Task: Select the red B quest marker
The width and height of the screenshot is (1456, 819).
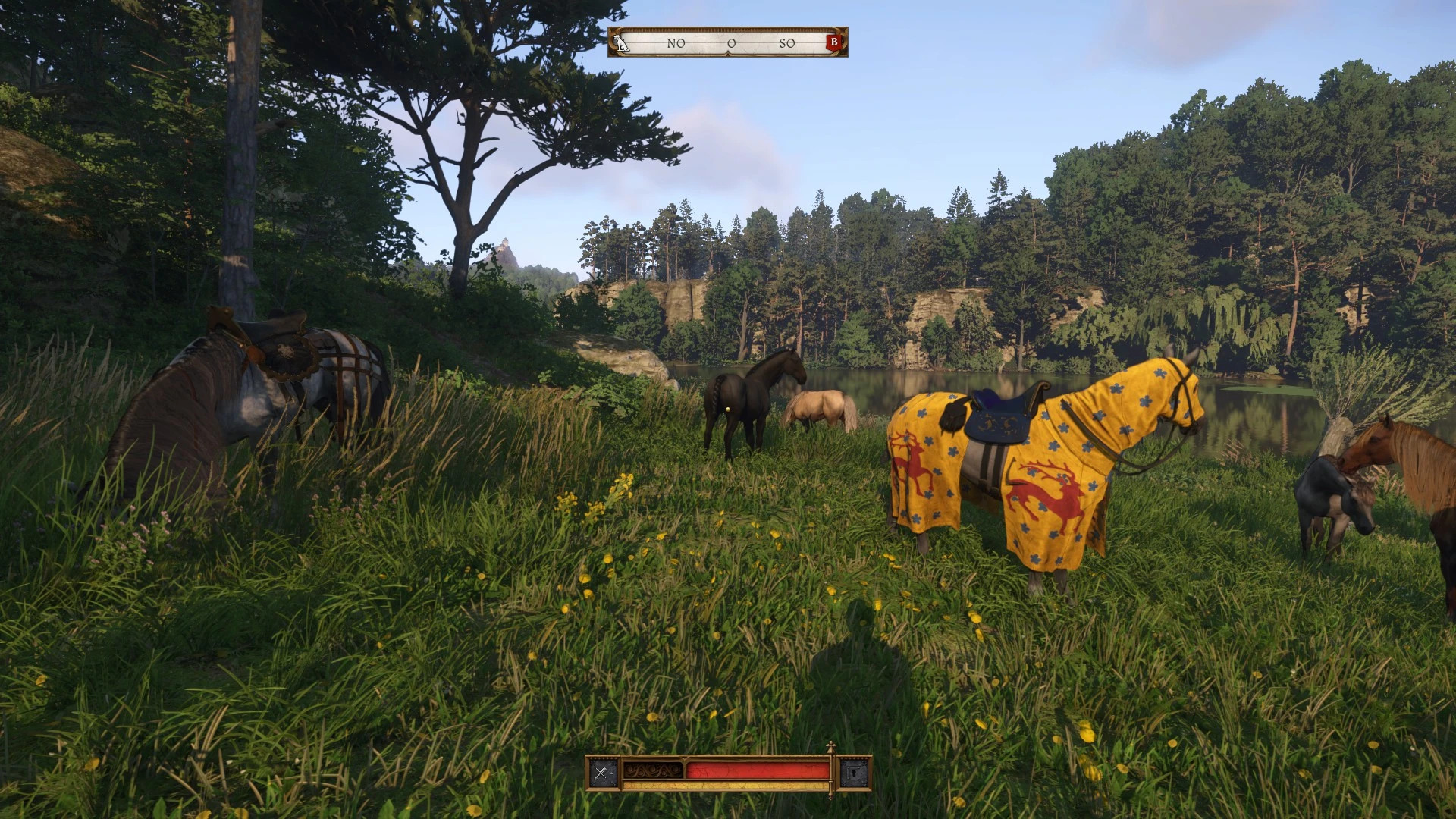Action: (x=833, y=42)
